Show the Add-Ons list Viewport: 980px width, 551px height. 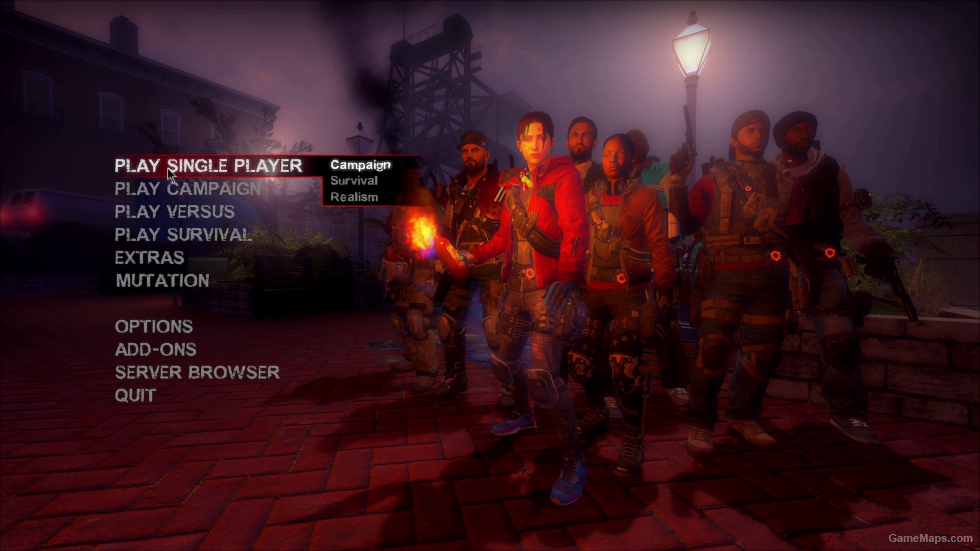click(155, 350)
